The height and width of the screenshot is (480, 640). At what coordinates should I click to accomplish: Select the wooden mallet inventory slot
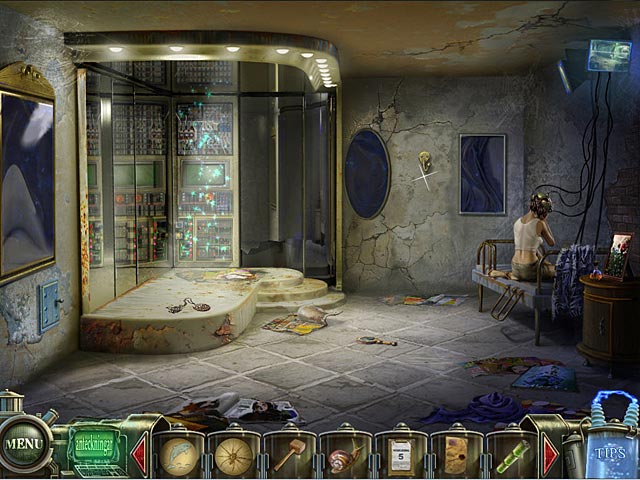(288, 455)
